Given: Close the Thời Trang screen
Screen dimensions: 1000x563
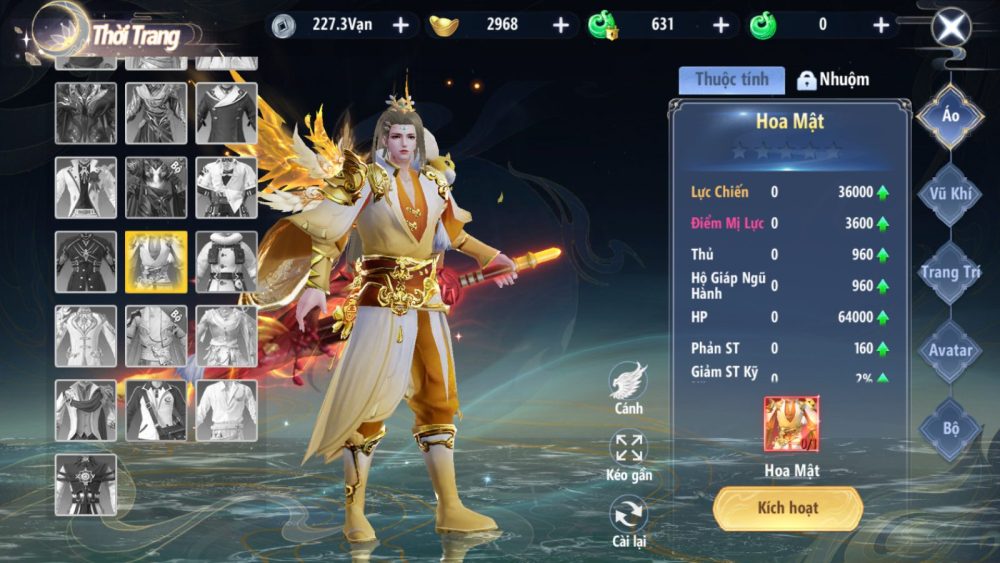Looking at the screenshot, I should 951,26.
